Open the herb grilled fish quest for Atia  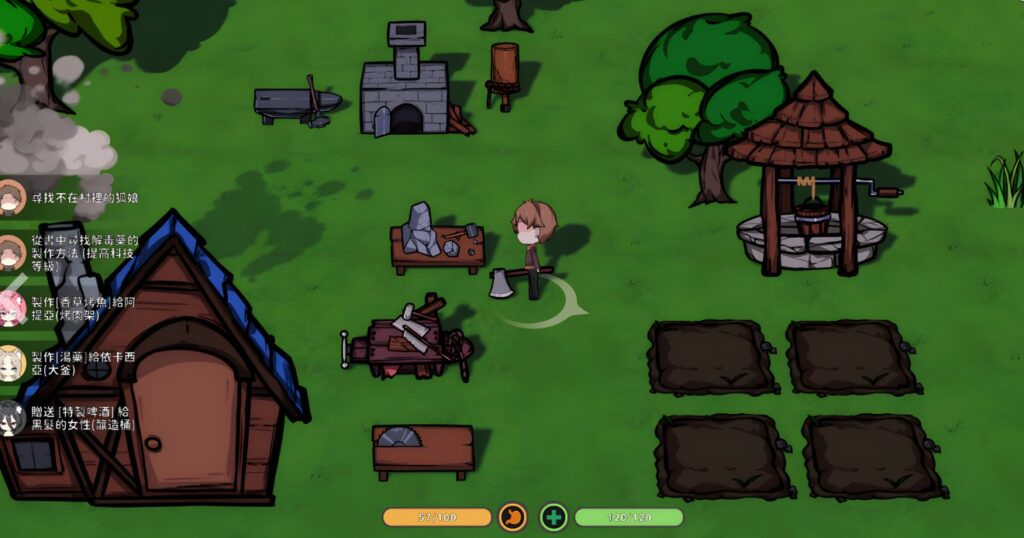(84, 308)
